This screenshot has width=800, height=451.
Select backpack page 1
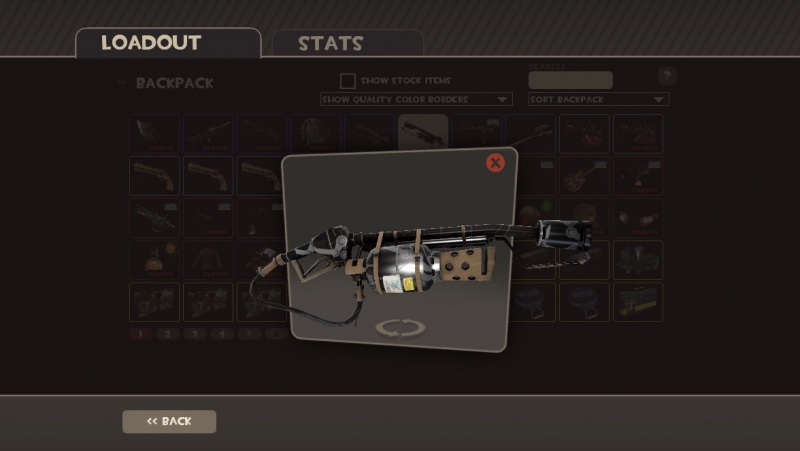(x=141, y=334)
